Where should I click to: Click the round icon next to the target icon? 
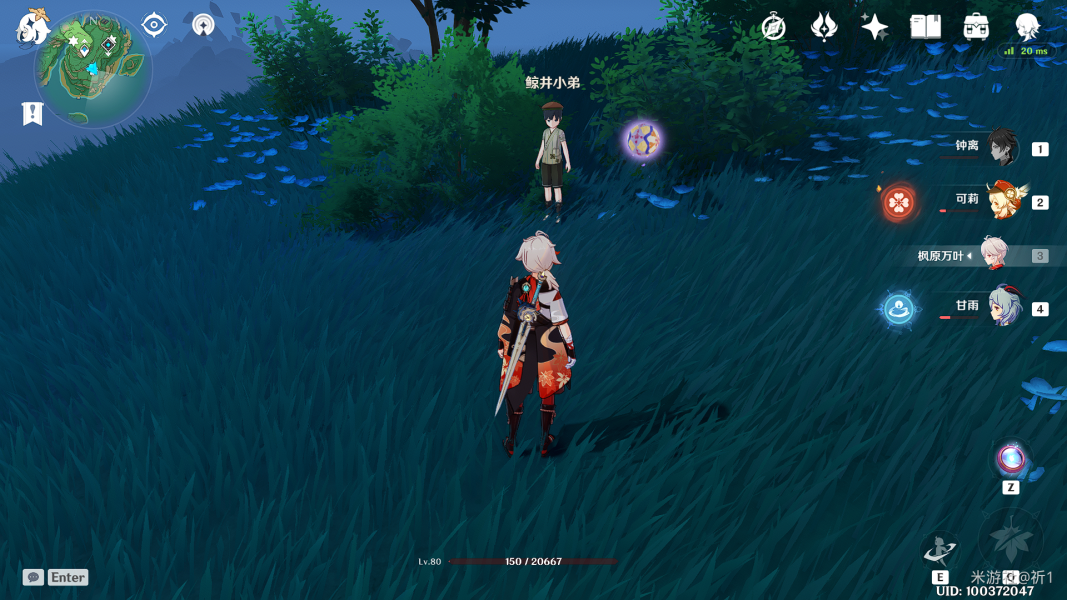(203, 25)
